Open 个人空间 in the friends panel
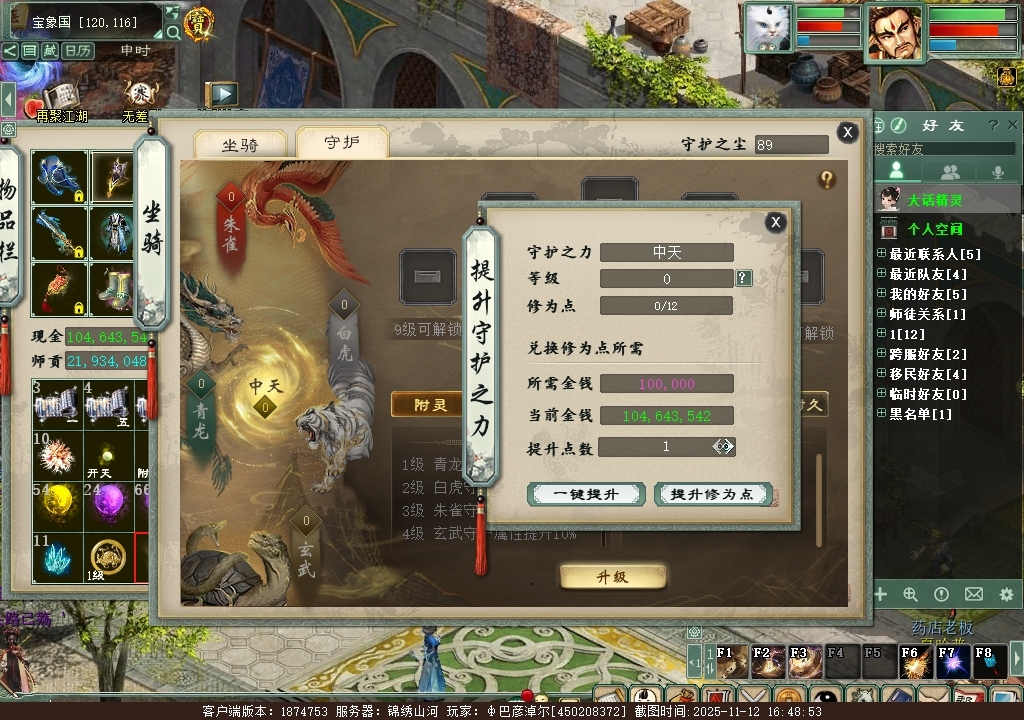Screen dimensions: 1024x720 coord(934,229)
